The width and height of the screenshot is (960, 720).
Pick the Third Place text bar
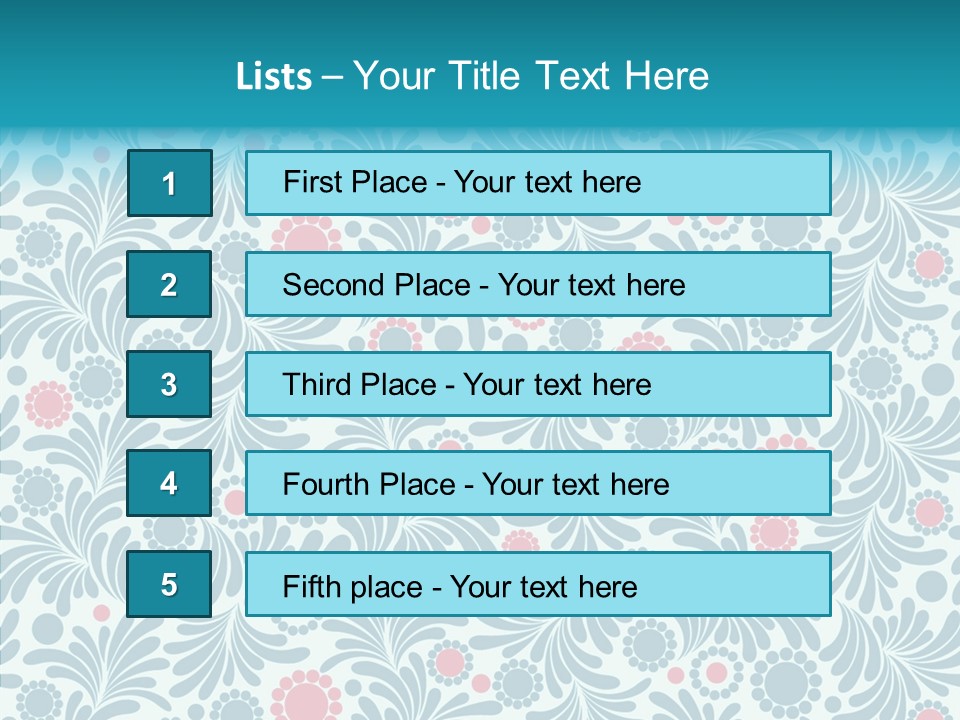click(538, 384)
